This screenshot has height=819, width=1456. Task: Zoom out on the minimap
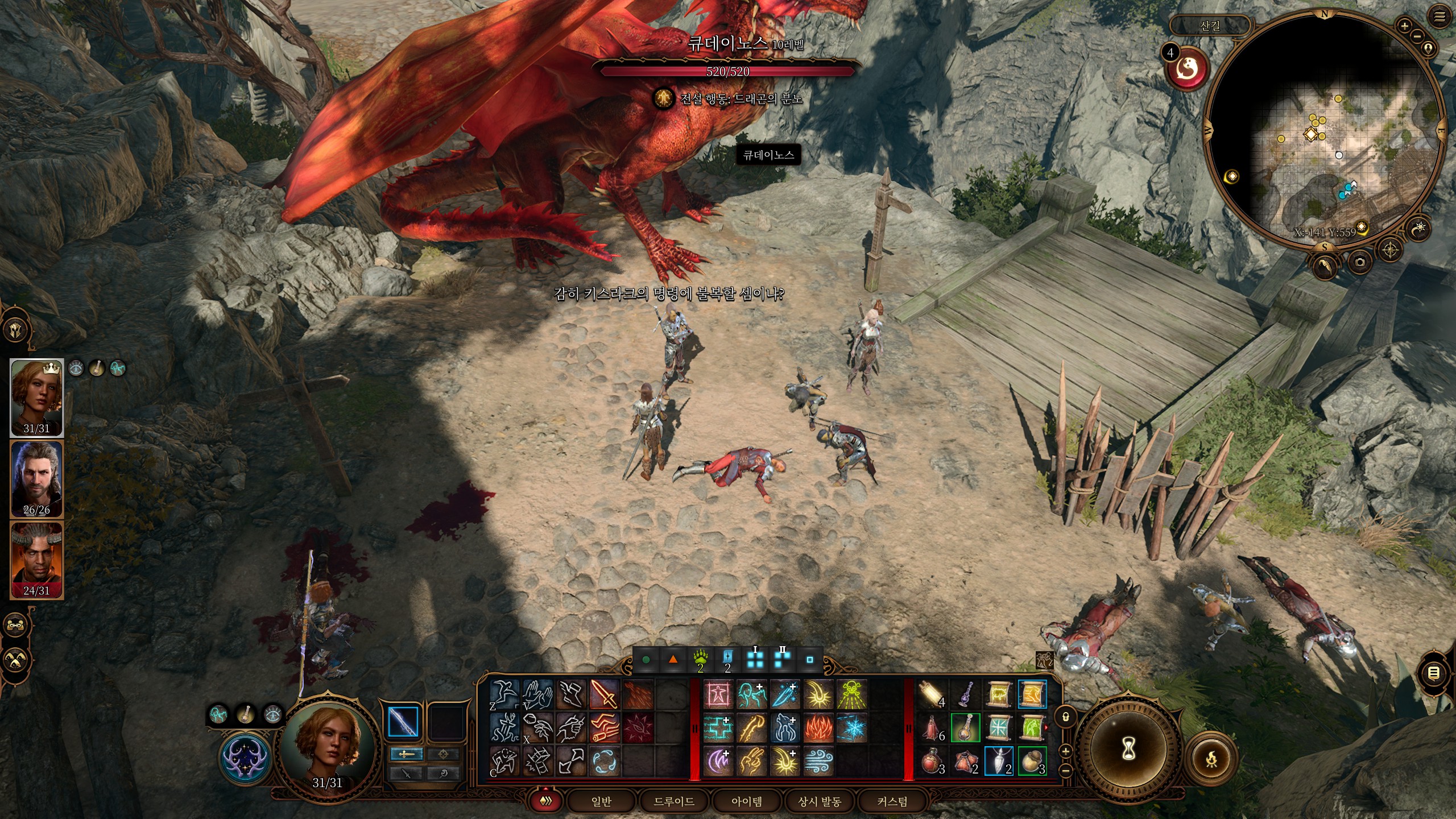1417,36
